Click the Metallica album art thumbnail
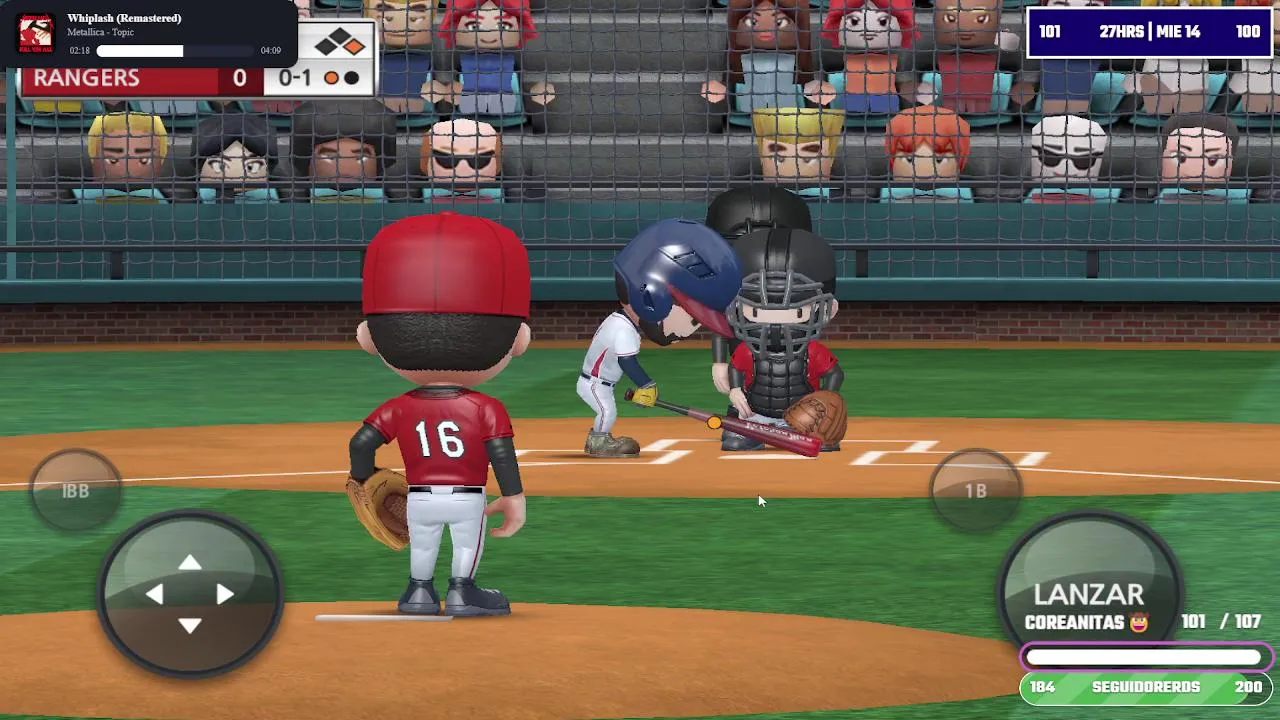Screen dimensions: 1280x720 pyautogui.click(x=36, y=34)
